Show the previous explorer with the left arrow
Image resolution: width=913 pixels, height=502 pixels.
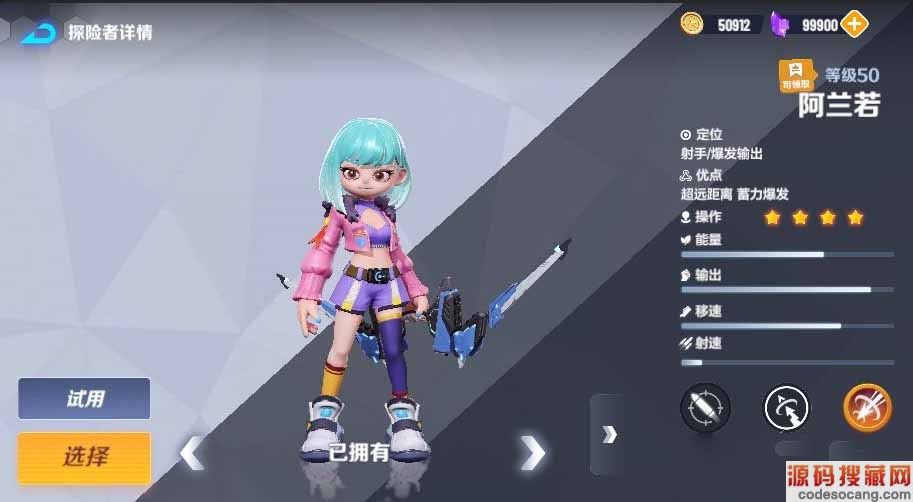click(x=191, y=452)
